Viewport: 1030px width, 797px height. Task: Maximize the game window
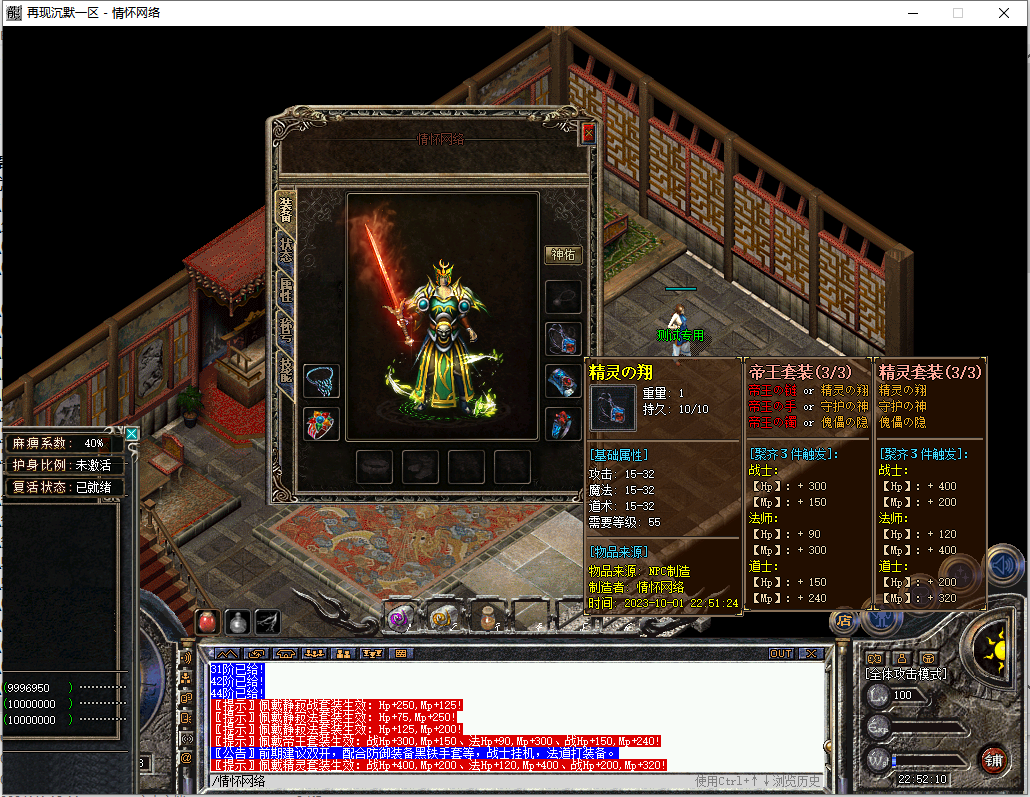[957, 13]
